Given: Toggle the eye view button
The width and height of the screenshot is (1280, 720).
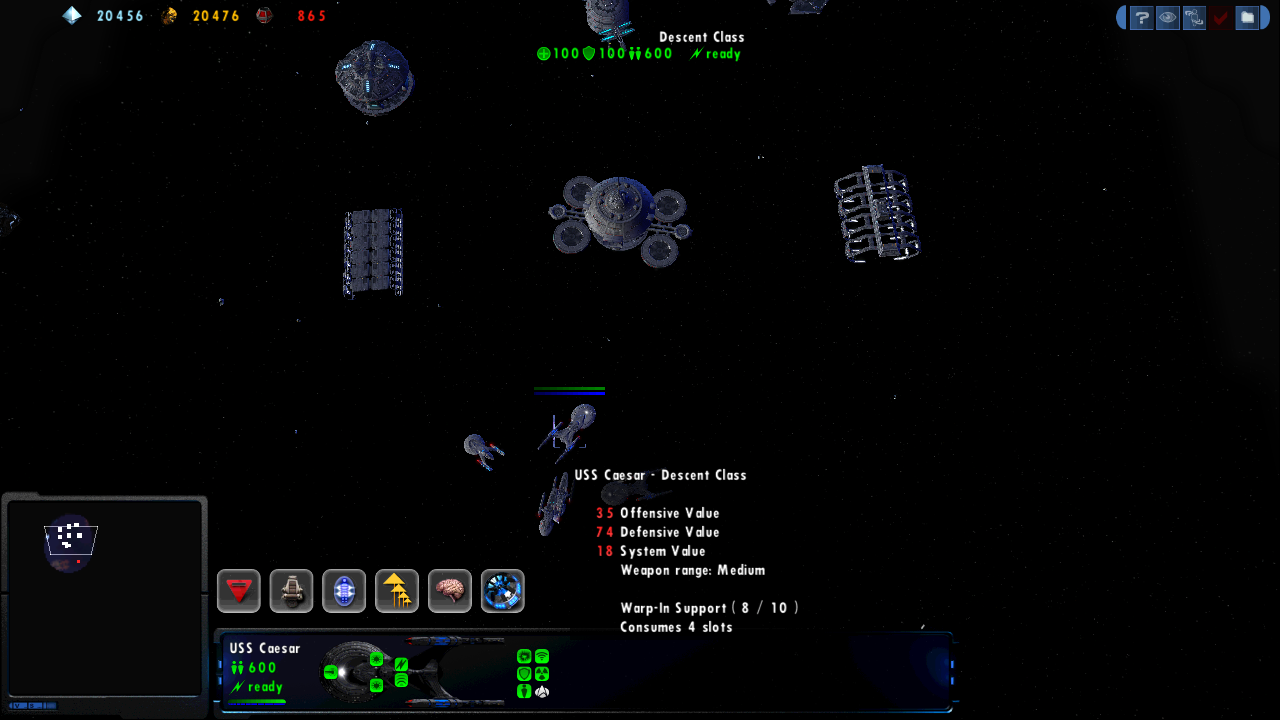Looking at the screenshot, I should [1168, 18].
